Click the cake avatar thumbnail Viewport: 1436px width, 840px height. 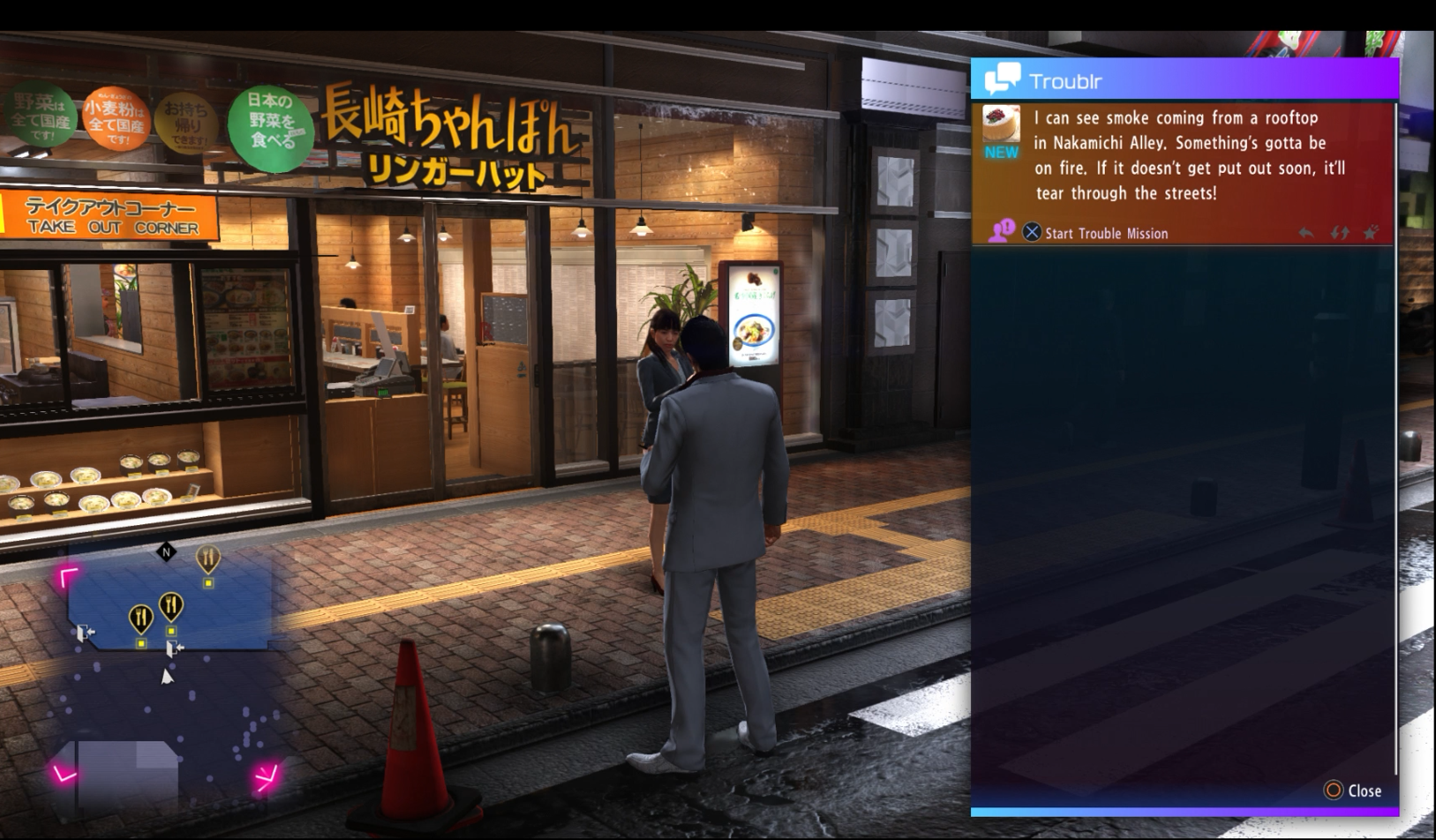pos(1001,124)
